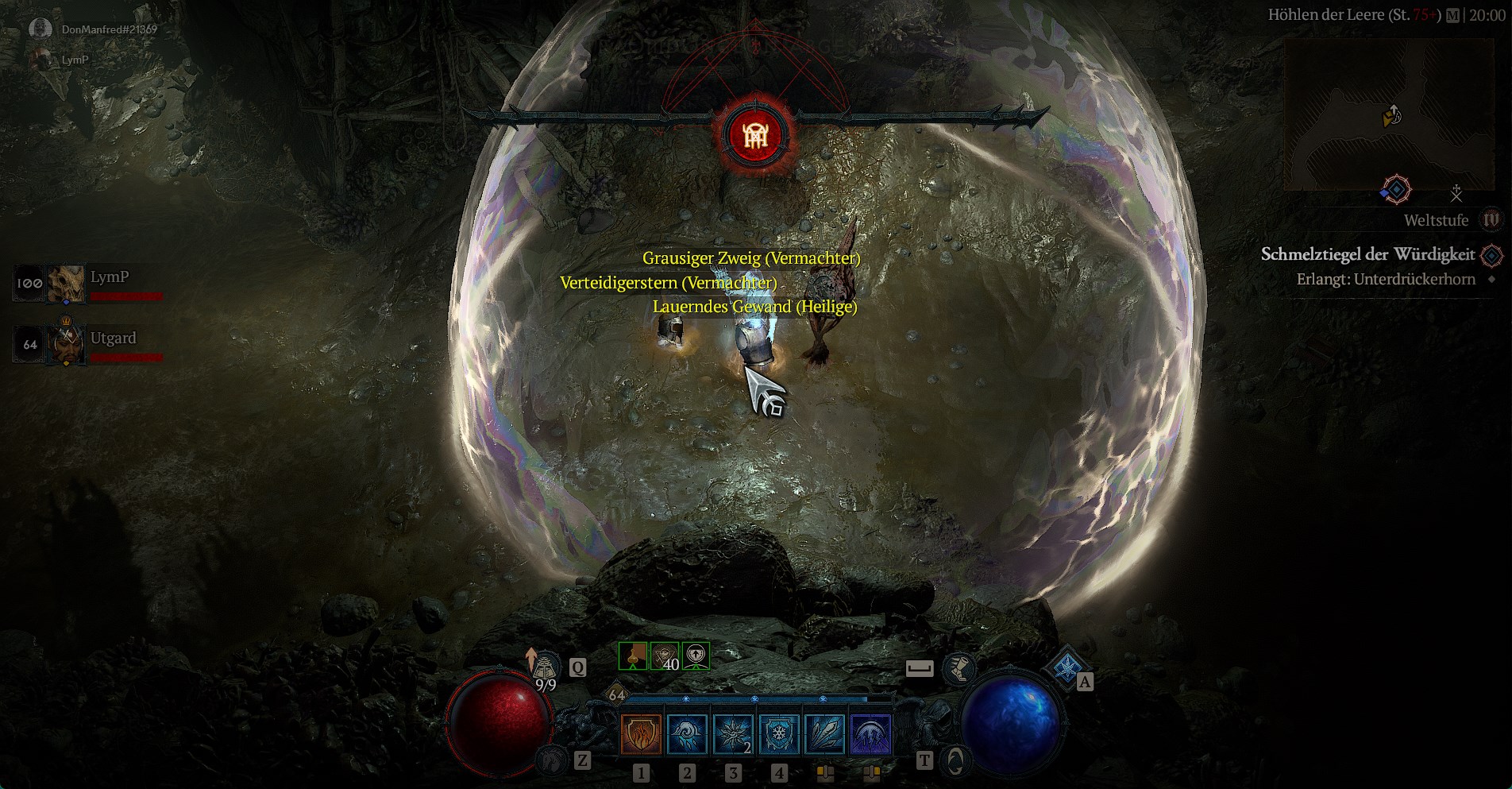This screenshot has width=1512, height=789.
Task: Use the evade boot icon
Action: point(958,668)
